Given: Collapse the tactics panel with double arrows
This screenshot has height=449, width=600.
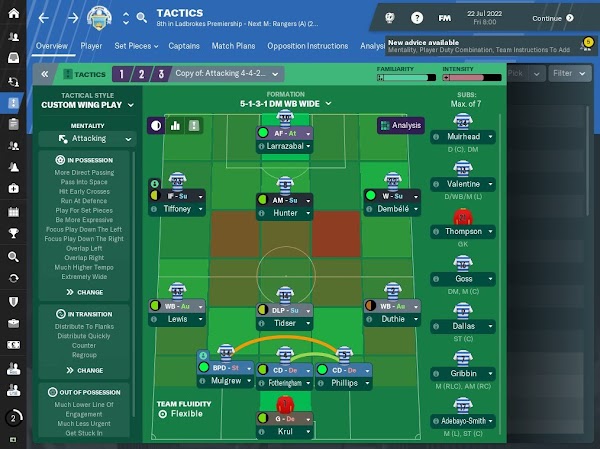Looking at the screenshot, I should tap(44, 74).
